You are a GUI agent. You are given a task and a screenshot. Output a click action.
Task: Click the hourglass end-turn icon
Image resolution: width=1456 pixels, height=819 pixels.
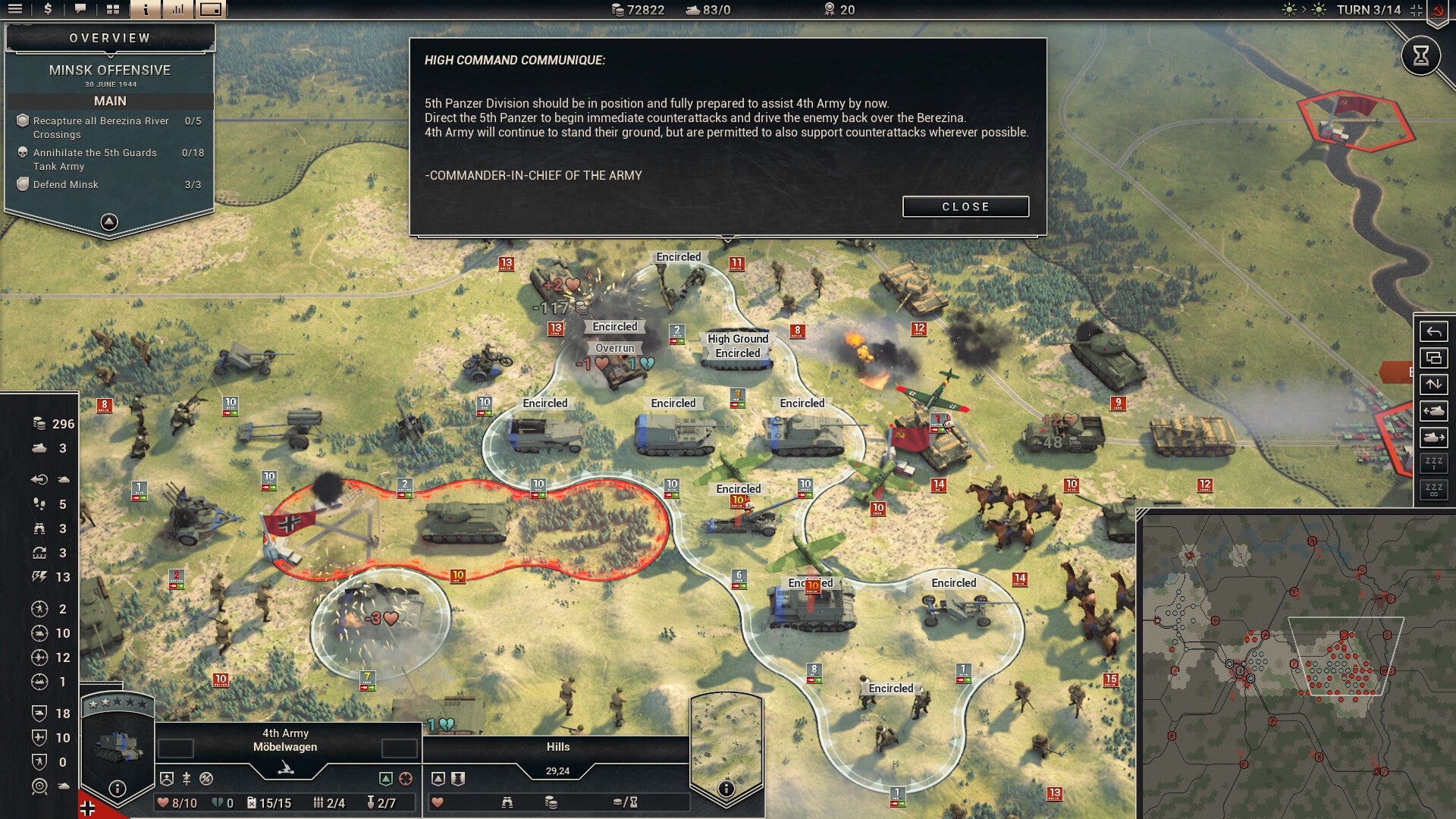pyautogui.click(x=1422, y=55)
